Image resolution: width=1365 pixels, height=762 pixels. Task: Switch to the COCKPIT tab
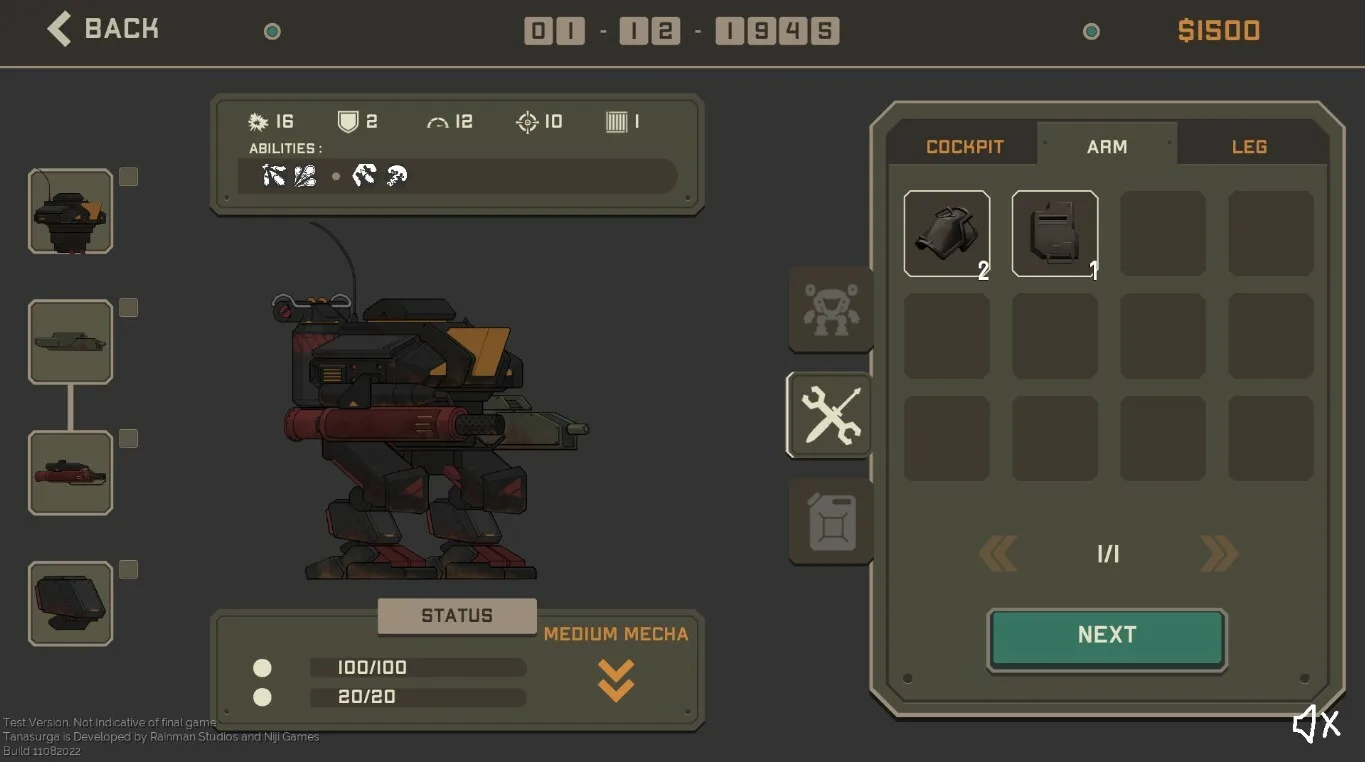964,146
